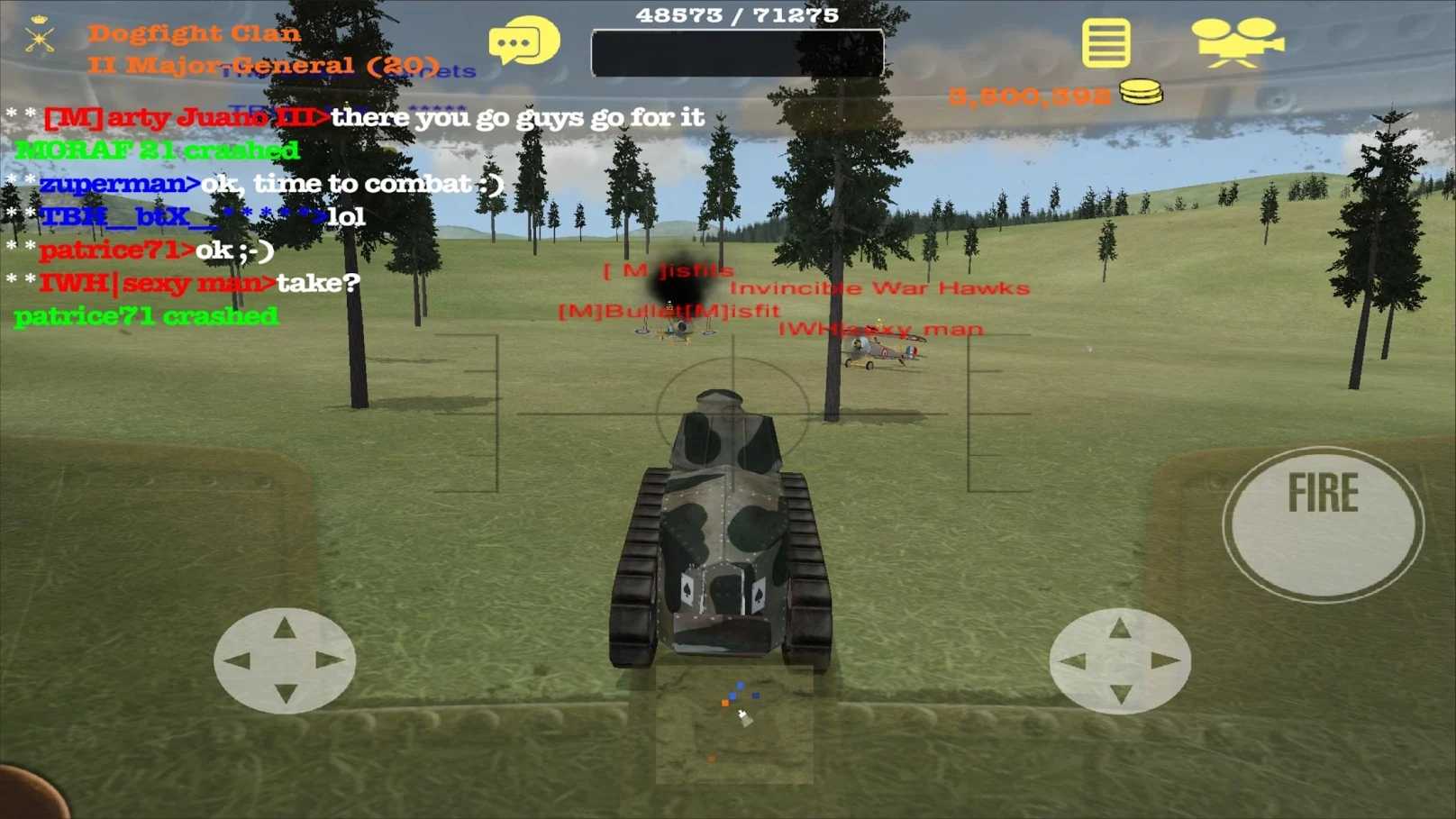Switch views with the camera icon
Image resolution: width=1456 pixels, height=819 pixels.
pyautogui.click(x=1238, y=40)
